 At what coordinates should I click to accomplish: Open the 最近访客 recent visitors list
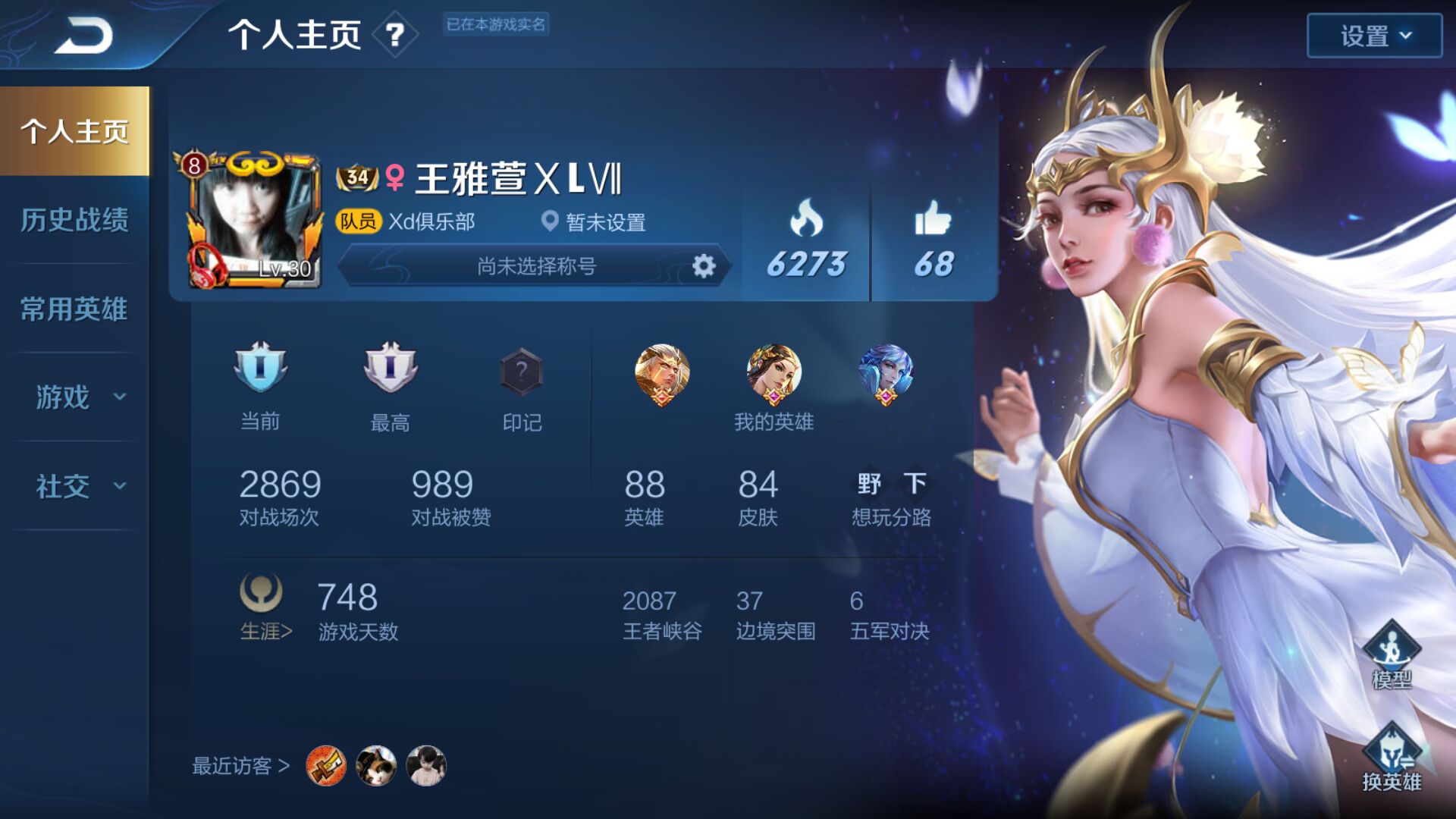(239, 766)
